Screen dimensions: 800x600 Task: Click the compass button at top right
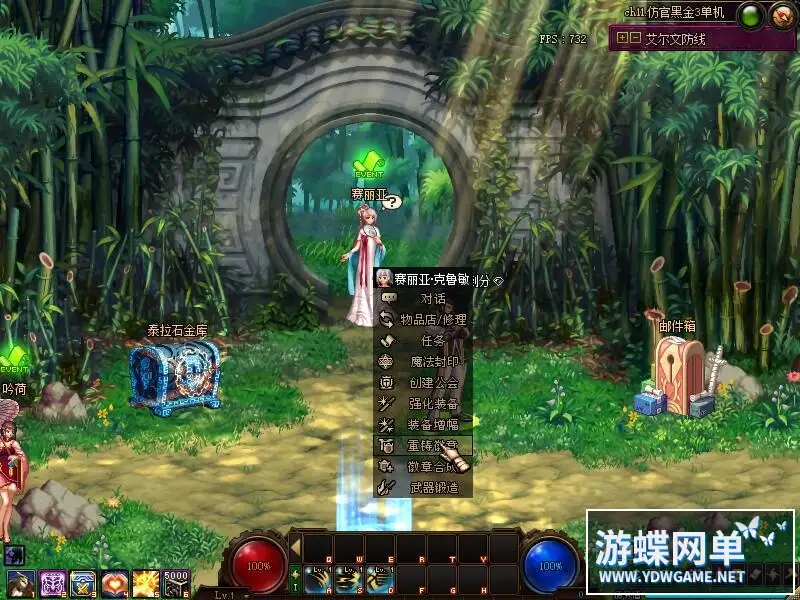click(779, 15)
